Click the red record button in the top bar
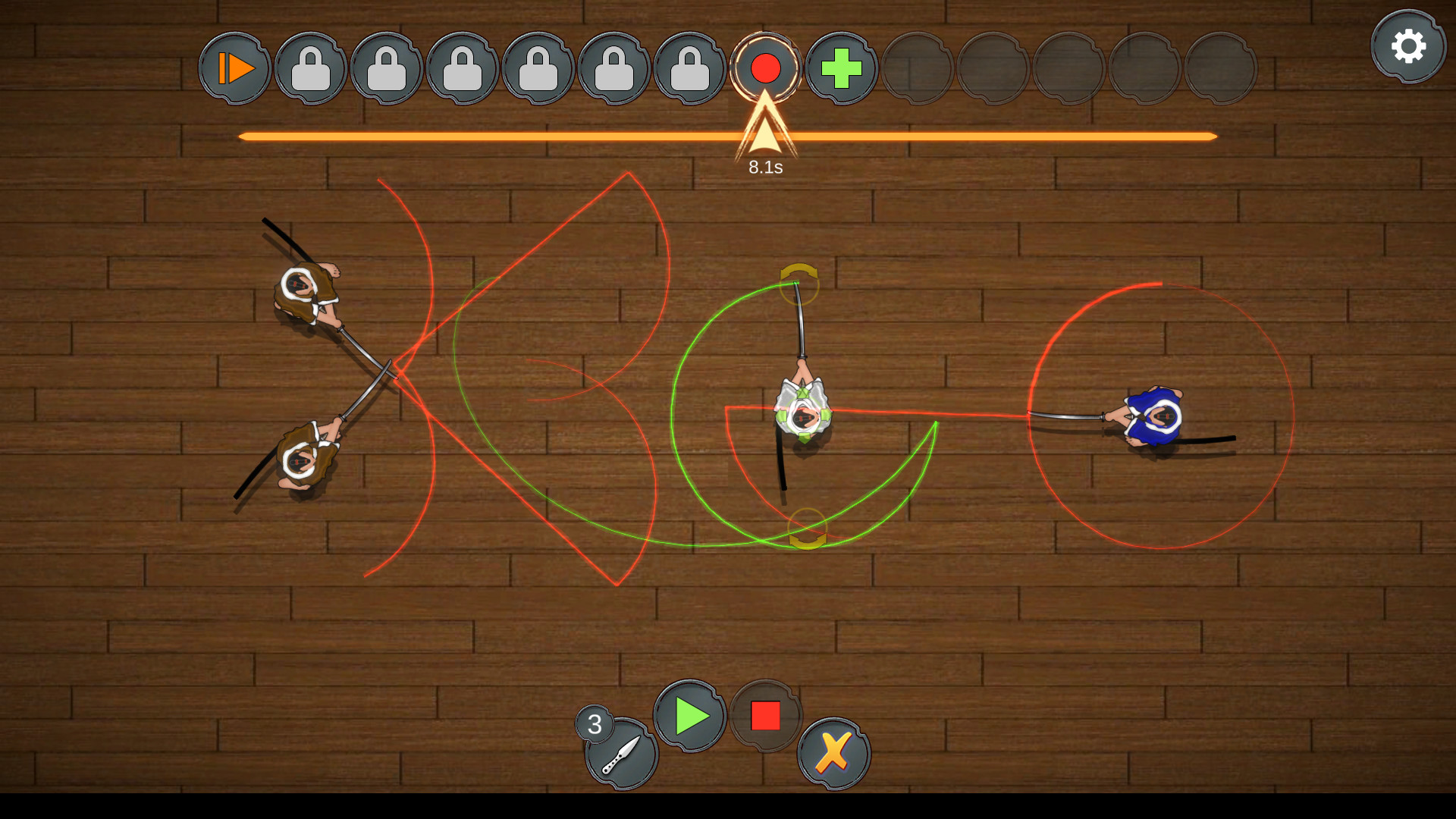This screenshot has width=1456, height=819. [766, 67]
